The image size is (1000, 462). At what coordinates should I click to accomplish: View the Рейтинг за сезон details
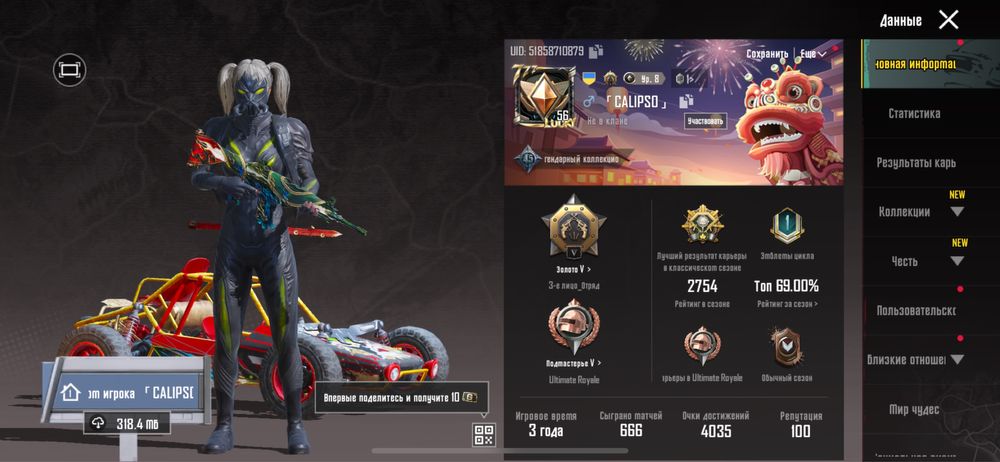[787, 304]
